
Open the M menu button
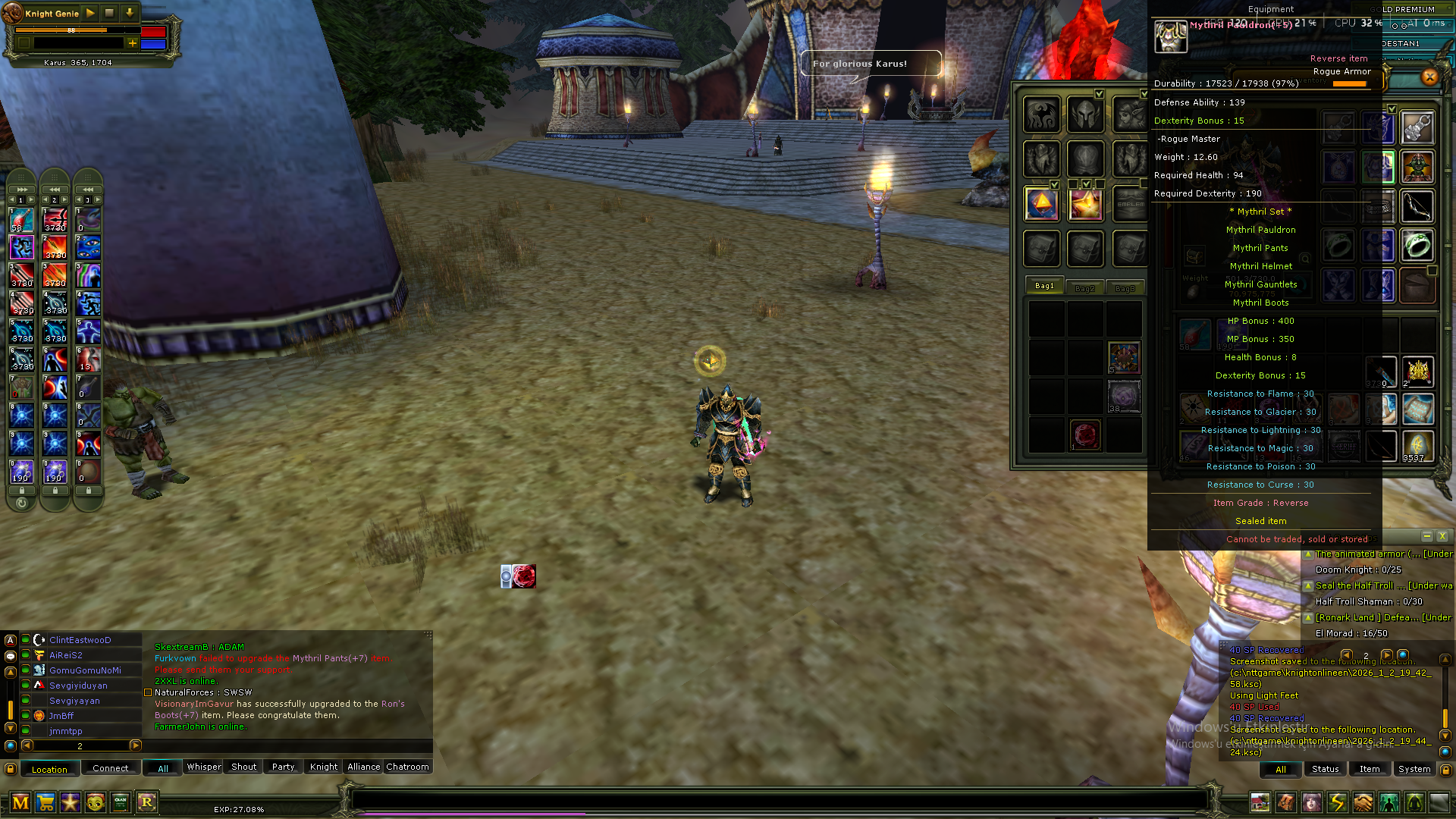point(20,802)
